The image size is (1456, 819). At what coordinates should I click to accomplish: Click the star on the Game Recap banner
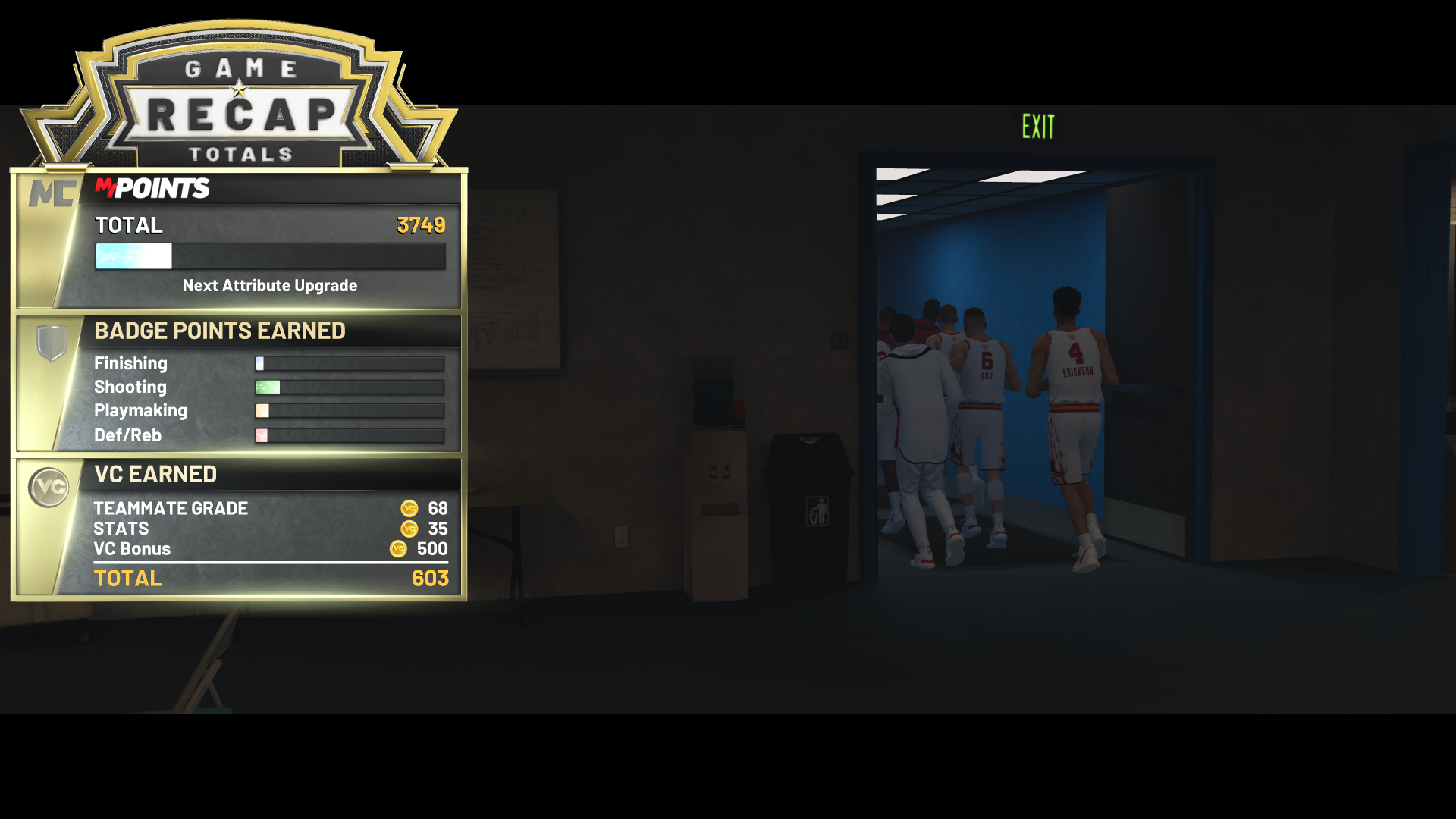pos(240,87)
